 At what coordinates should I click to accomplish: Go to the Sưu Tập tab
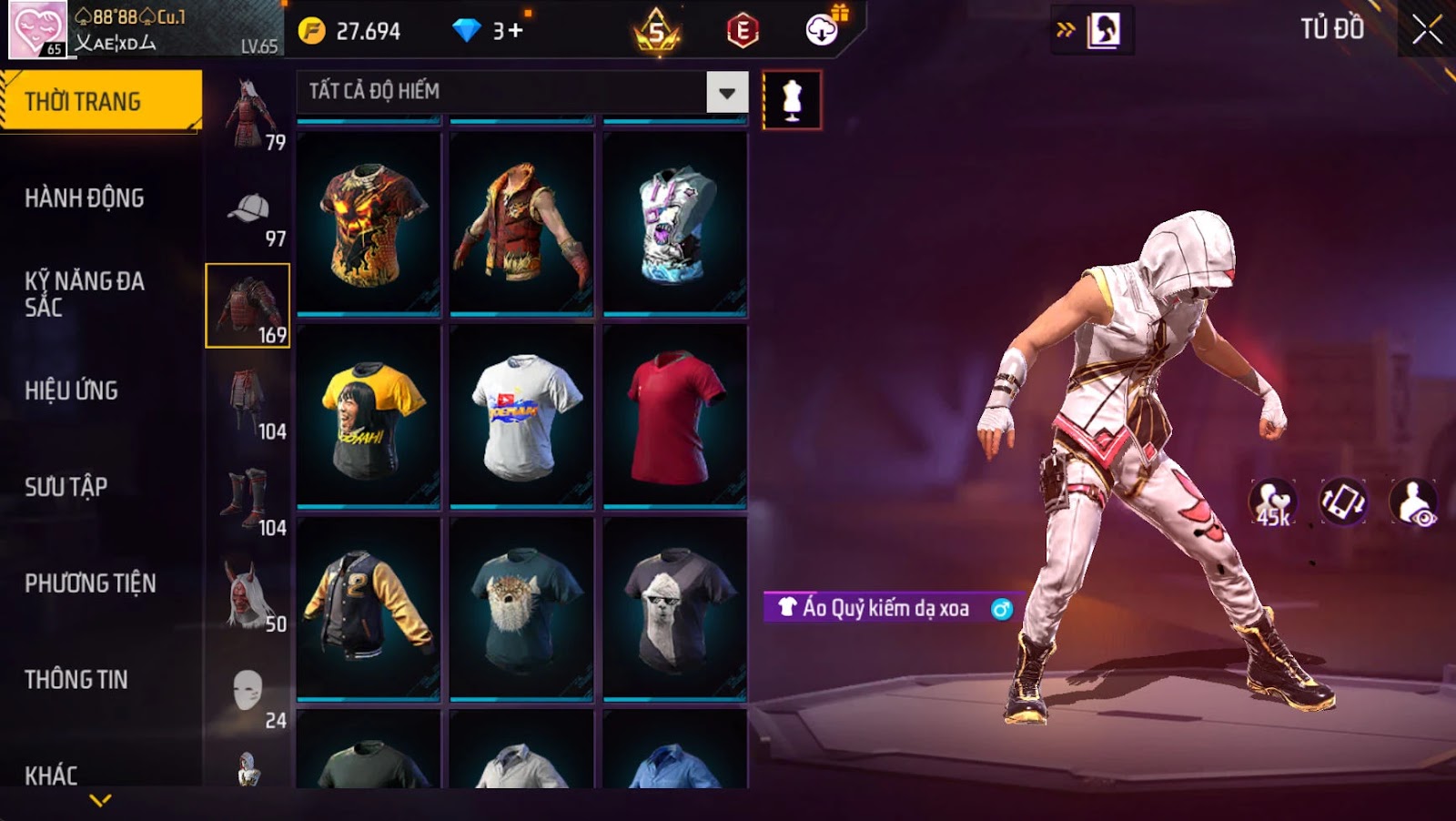pos(66,487)
